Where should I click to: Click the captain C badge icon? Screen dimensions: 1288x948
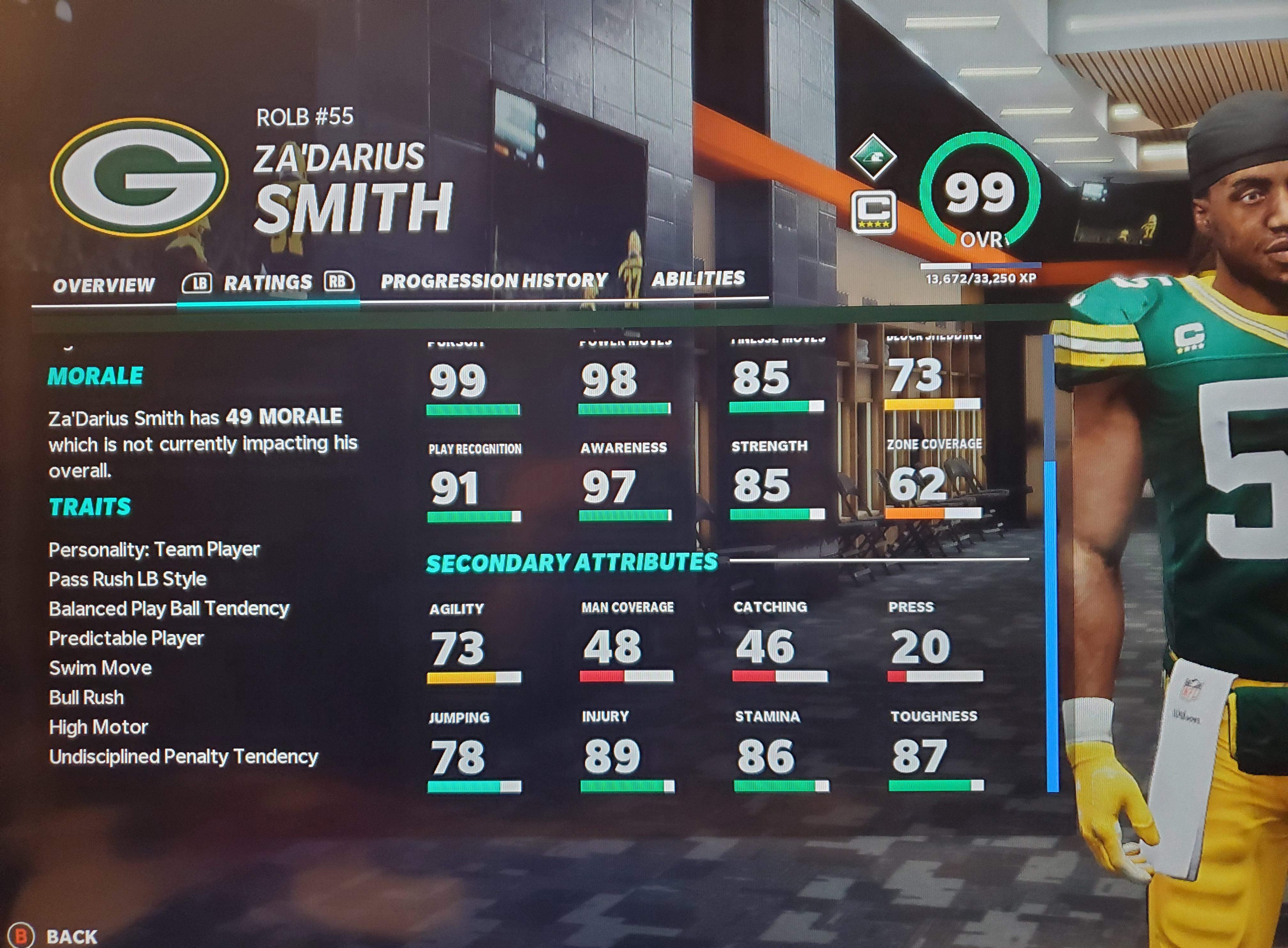[873, 212]
